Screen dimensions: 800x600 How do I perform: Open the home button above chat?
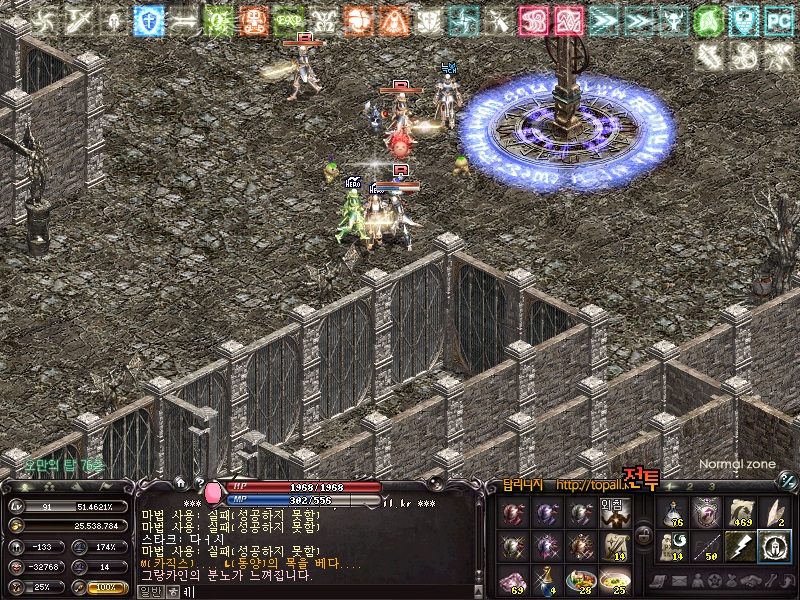click(x=181, y=483)
